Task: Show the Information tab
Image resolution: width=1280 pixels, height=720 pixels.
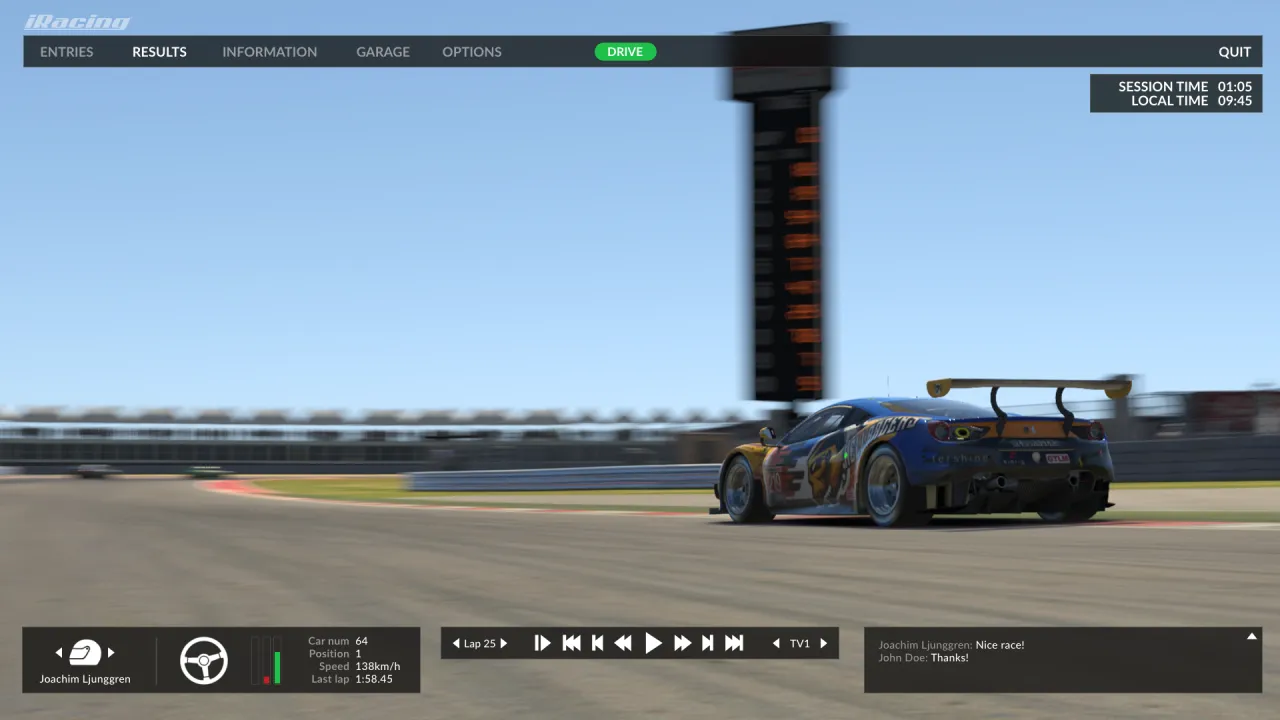Action: point(269,52)
